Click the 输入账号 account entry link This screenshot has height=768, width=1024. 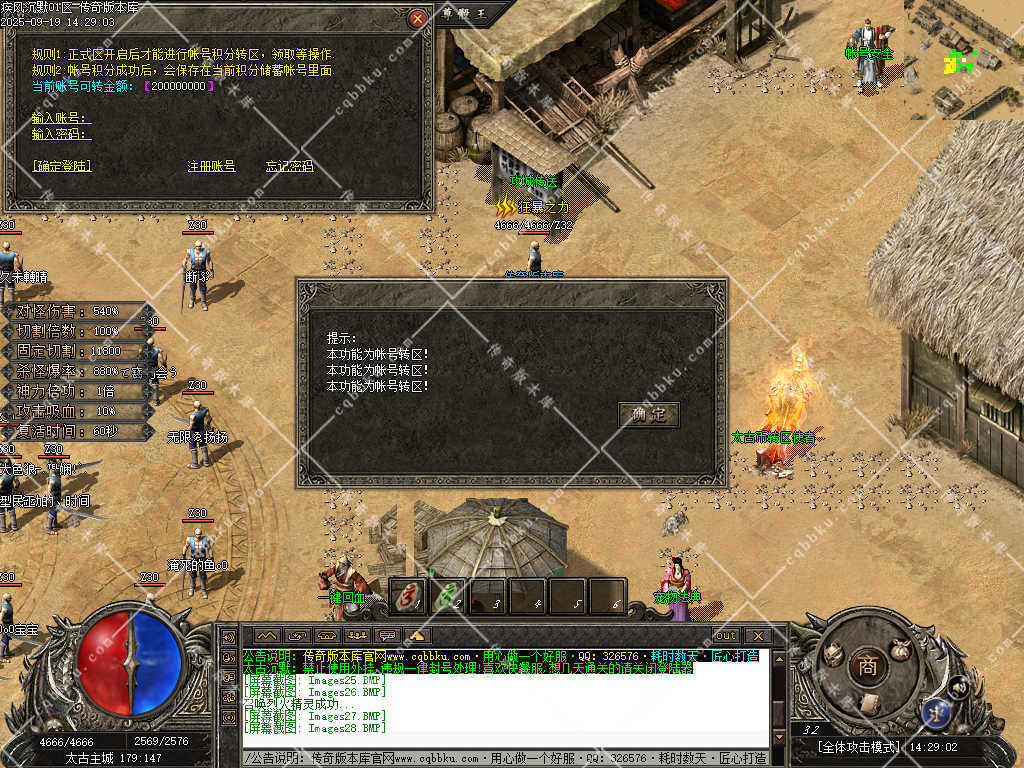coord(60,118)
